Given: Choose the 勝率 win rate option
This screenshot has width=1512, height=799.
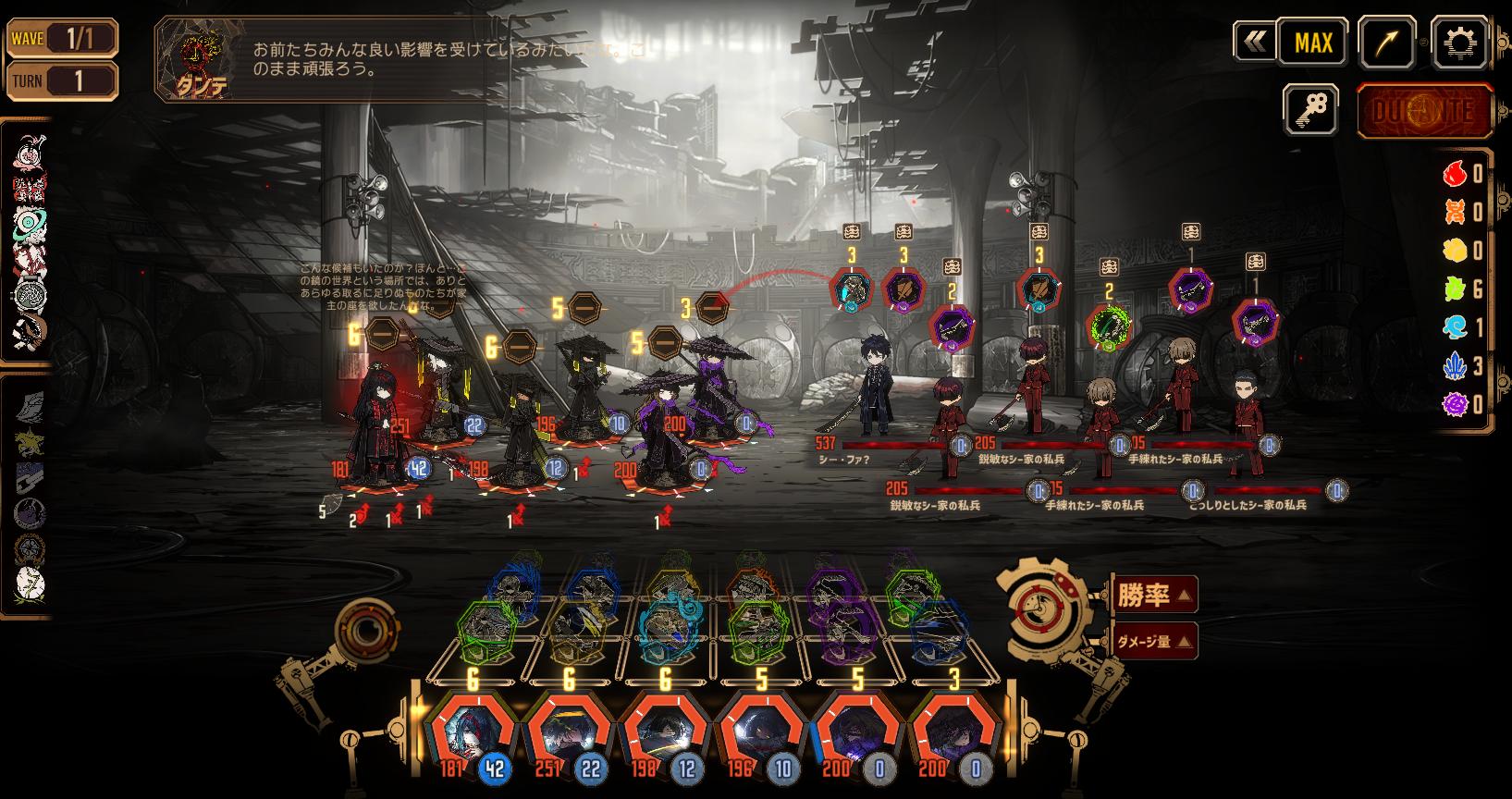Looking at the screenshot, I should [x=1153, y=595].
